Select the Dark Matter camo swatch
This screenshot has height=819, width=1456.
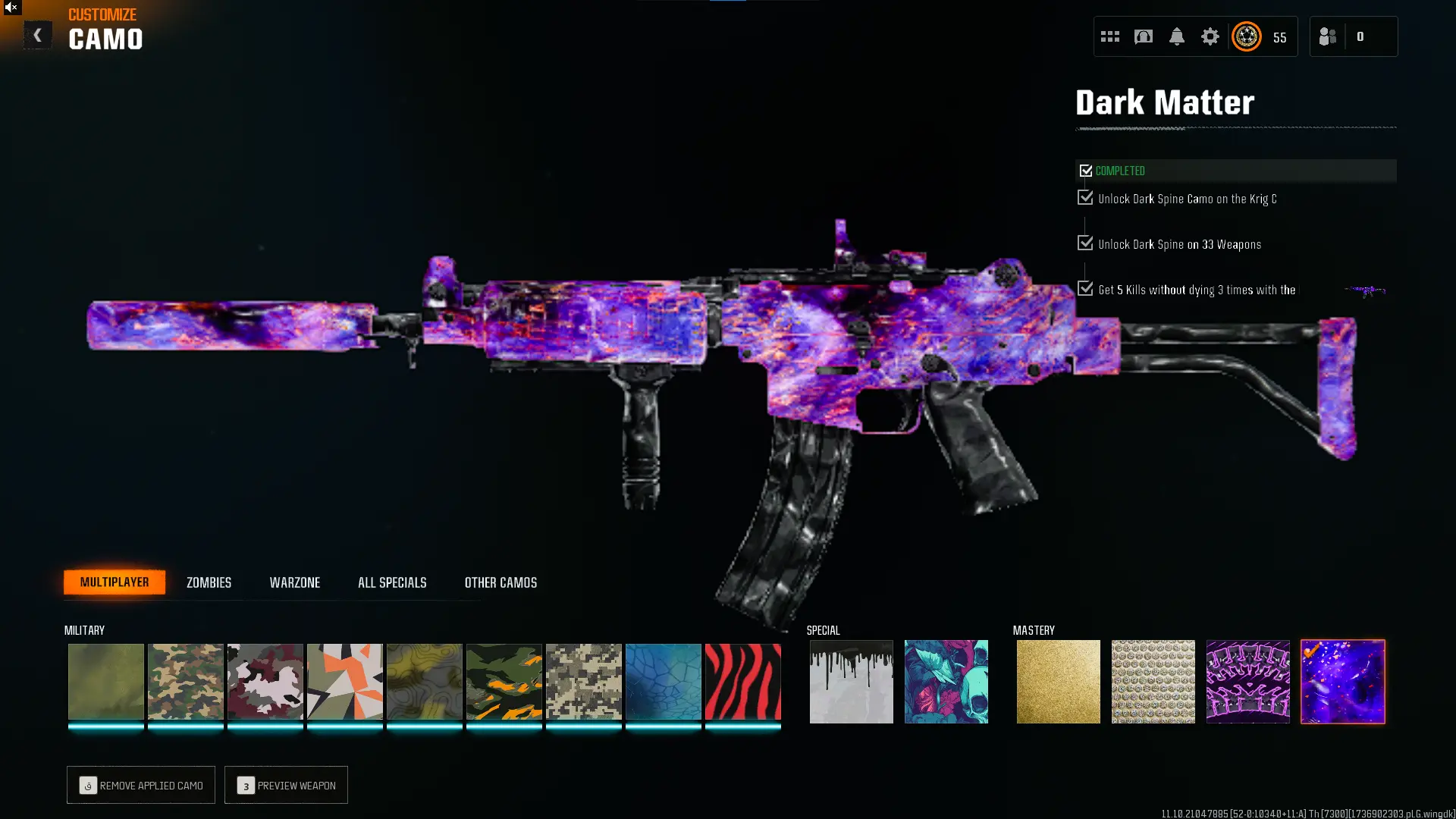click(x=1342, y=682)
